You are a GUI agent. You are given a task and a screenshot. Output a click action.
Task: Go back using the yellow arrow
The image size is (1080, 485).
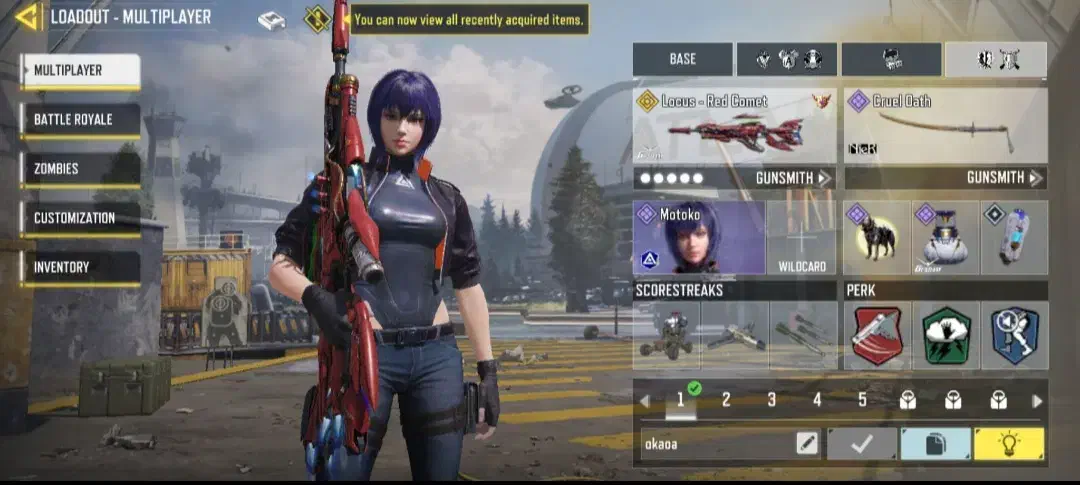click(27, 16)
